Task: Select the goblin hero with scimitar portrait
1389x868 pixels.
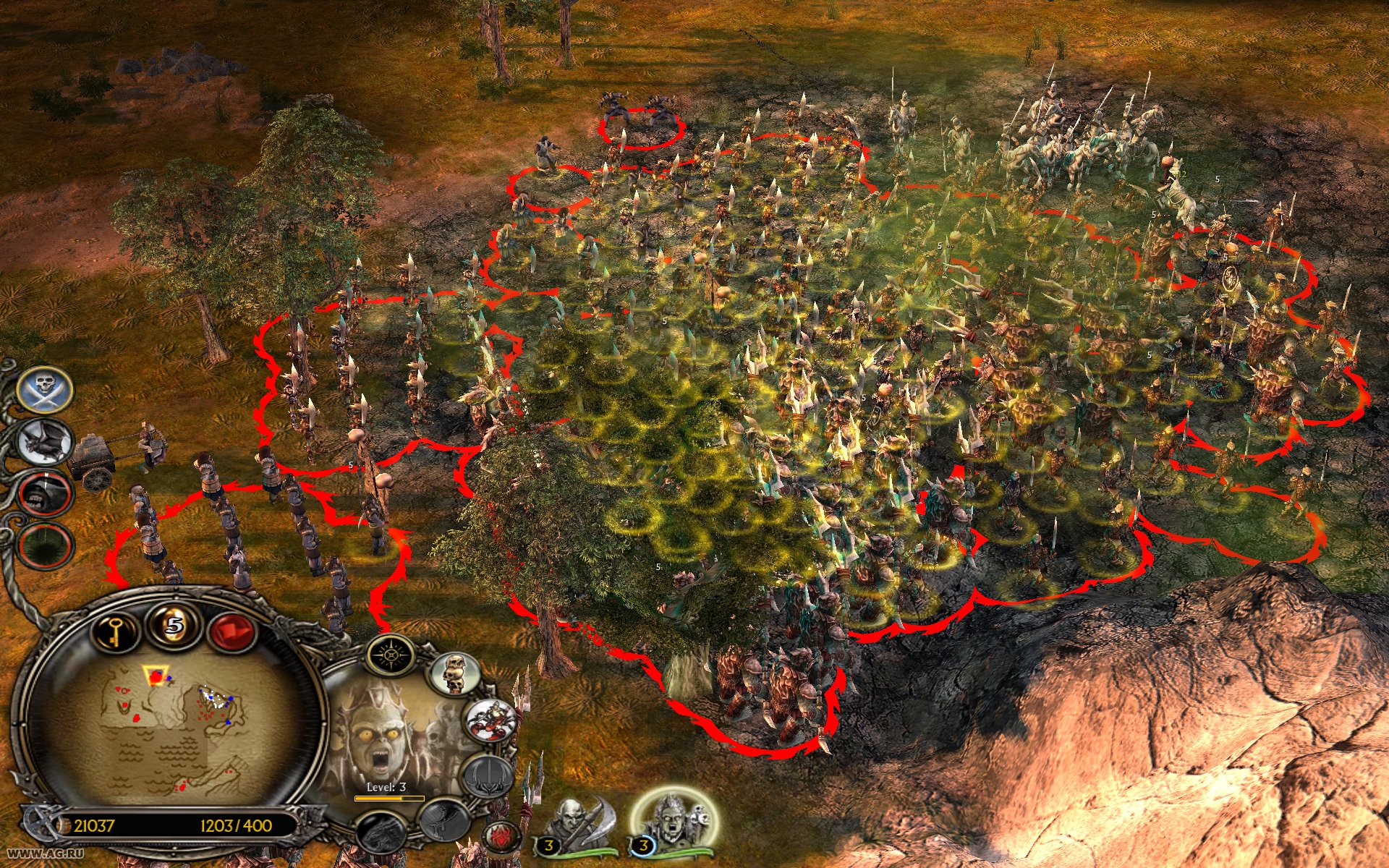Action: pos(579,823)
